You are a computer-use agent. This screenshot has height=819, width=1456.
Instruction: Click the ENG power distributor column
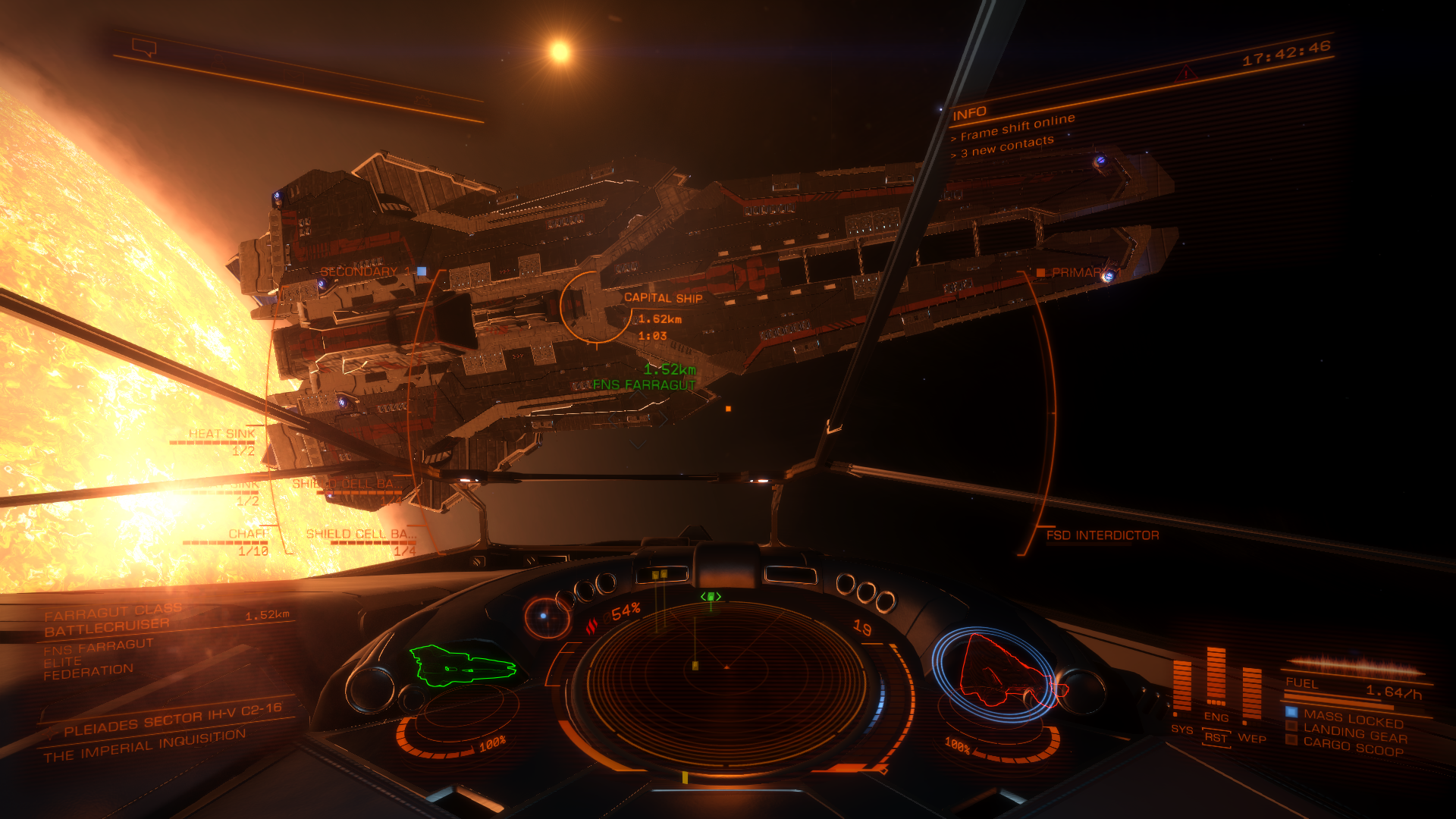[1216, 677]
